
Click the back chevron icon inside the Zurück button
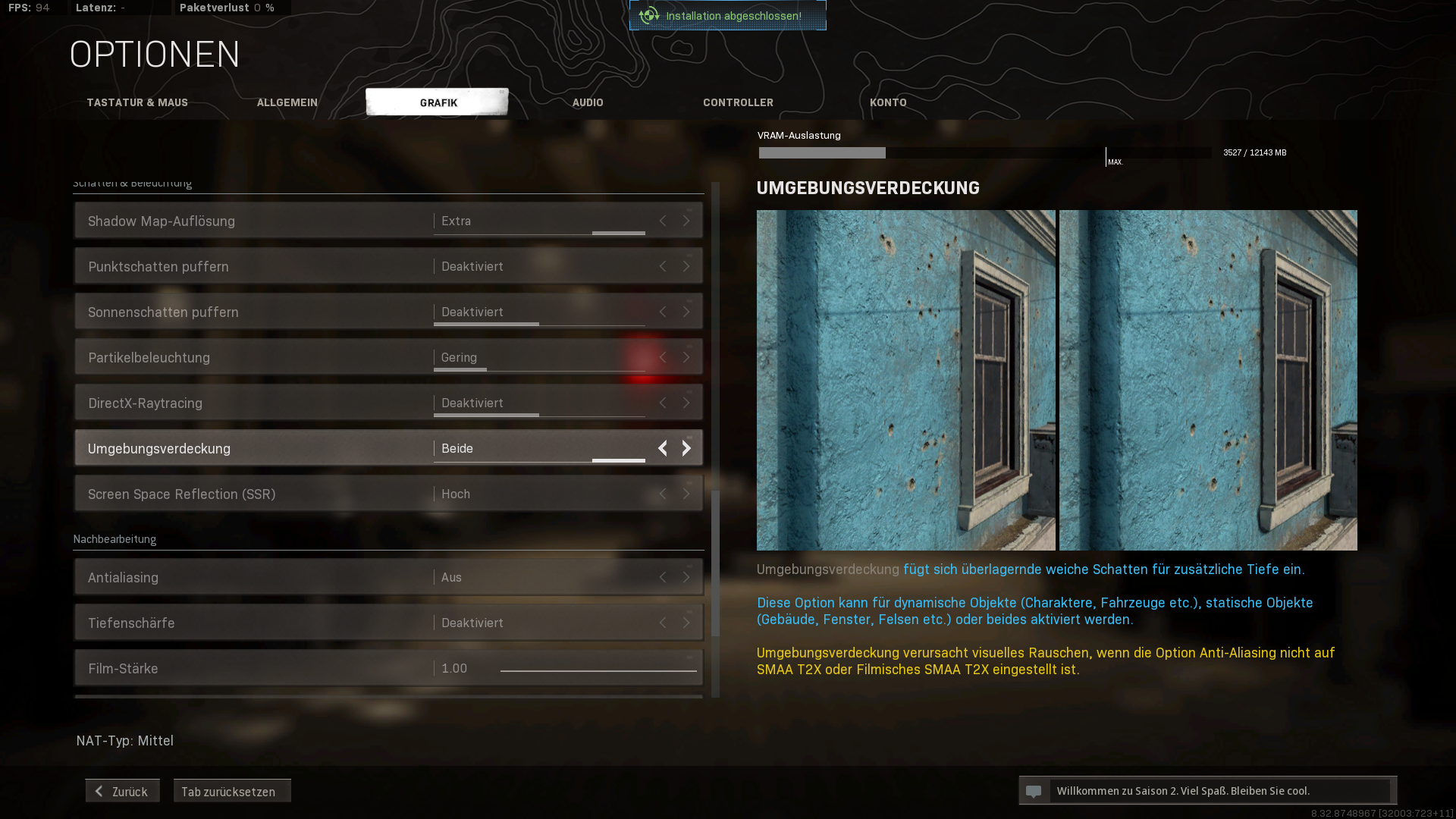(x=98, y=790)
